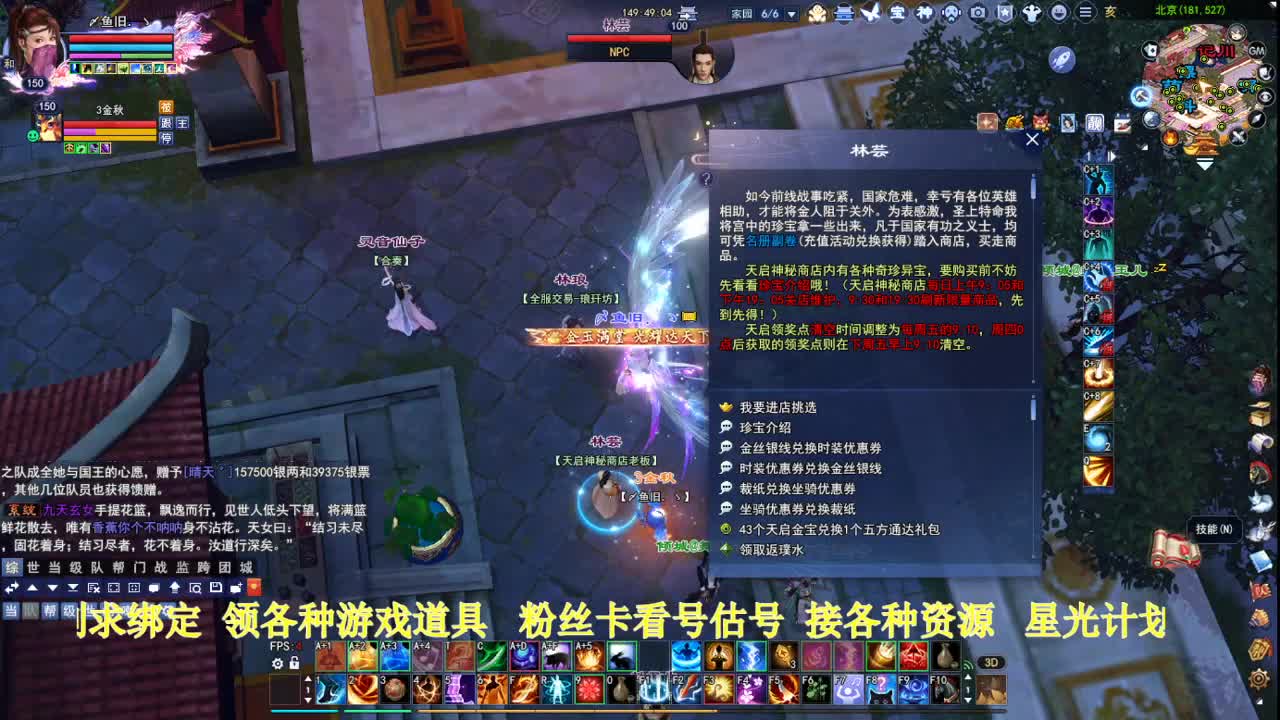Select the 我要进店挑选 dialog option
Image resolution: width=1280 pixels, height=720 pixels.
[x=780, y=407]
